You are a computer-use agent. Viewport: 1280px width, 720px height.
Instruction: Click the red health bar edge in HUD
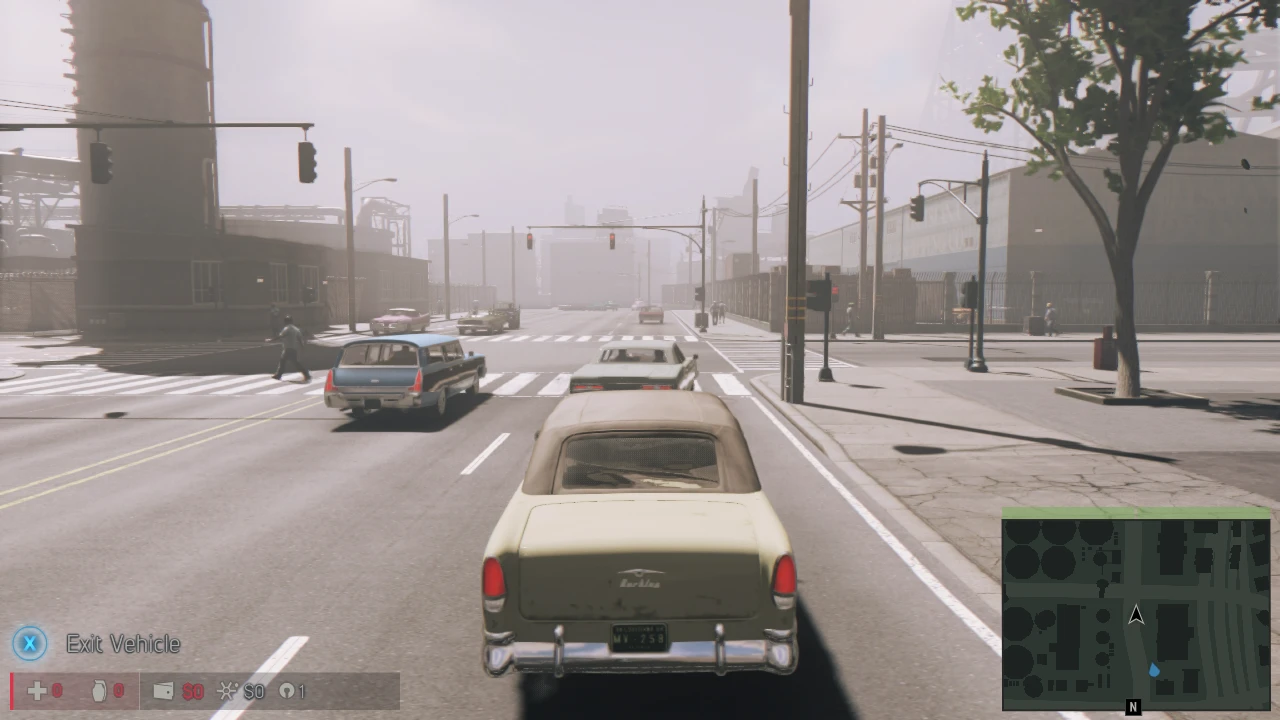click(10, 691)
